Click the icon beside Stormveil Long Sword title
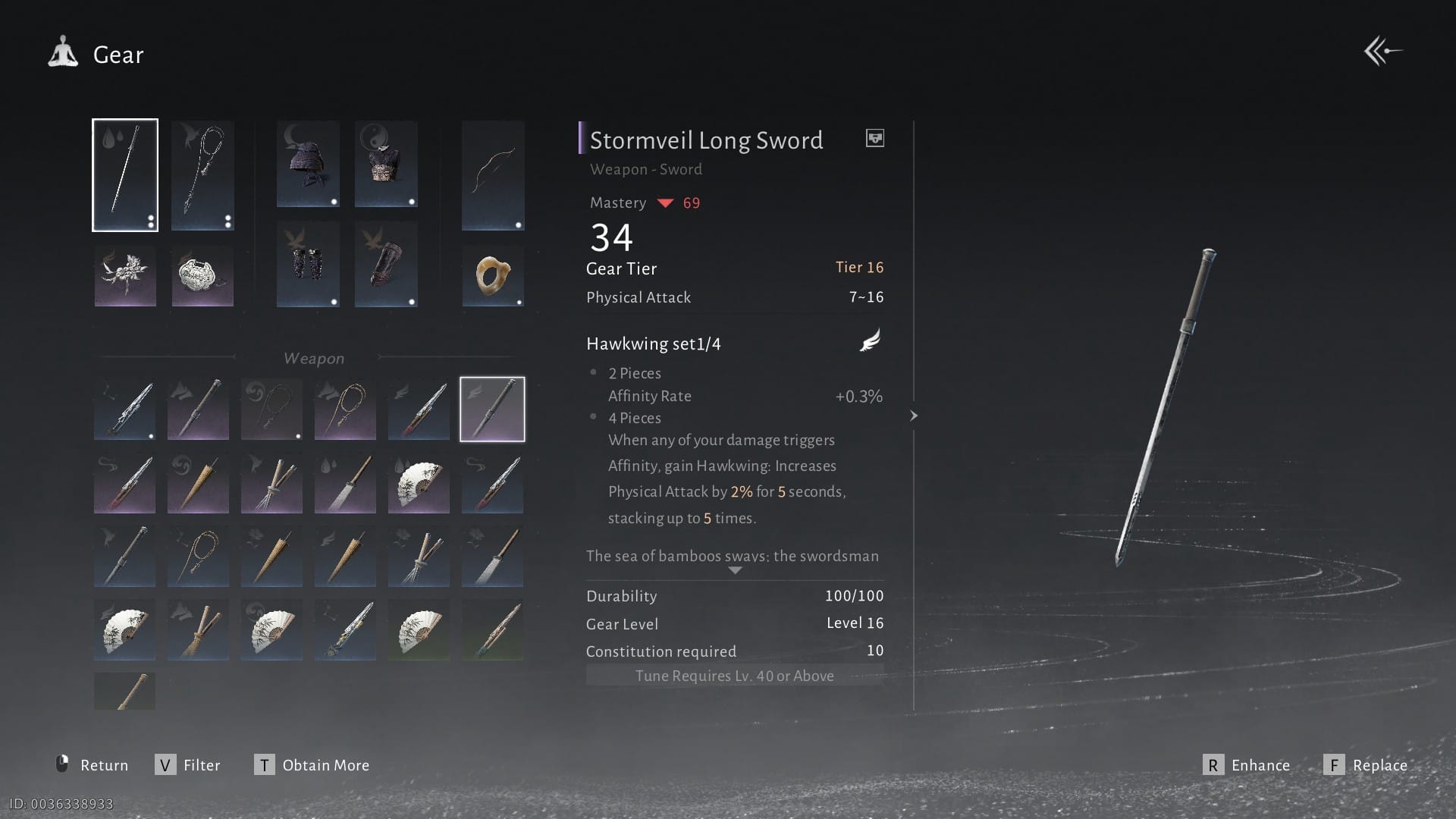Image resolution: width=1456 pixels, height=819 pixels. [875, 138]
